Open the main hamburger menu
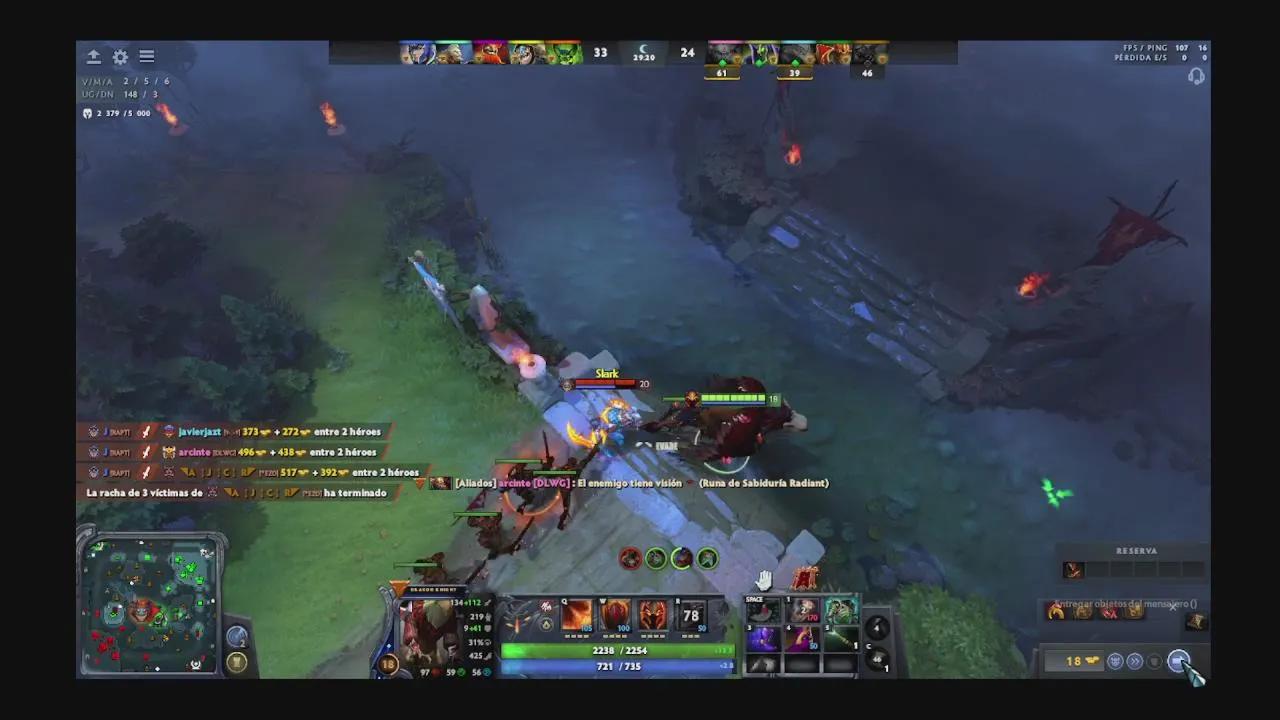Screen dimensions: 1280x720 (146, 57)
